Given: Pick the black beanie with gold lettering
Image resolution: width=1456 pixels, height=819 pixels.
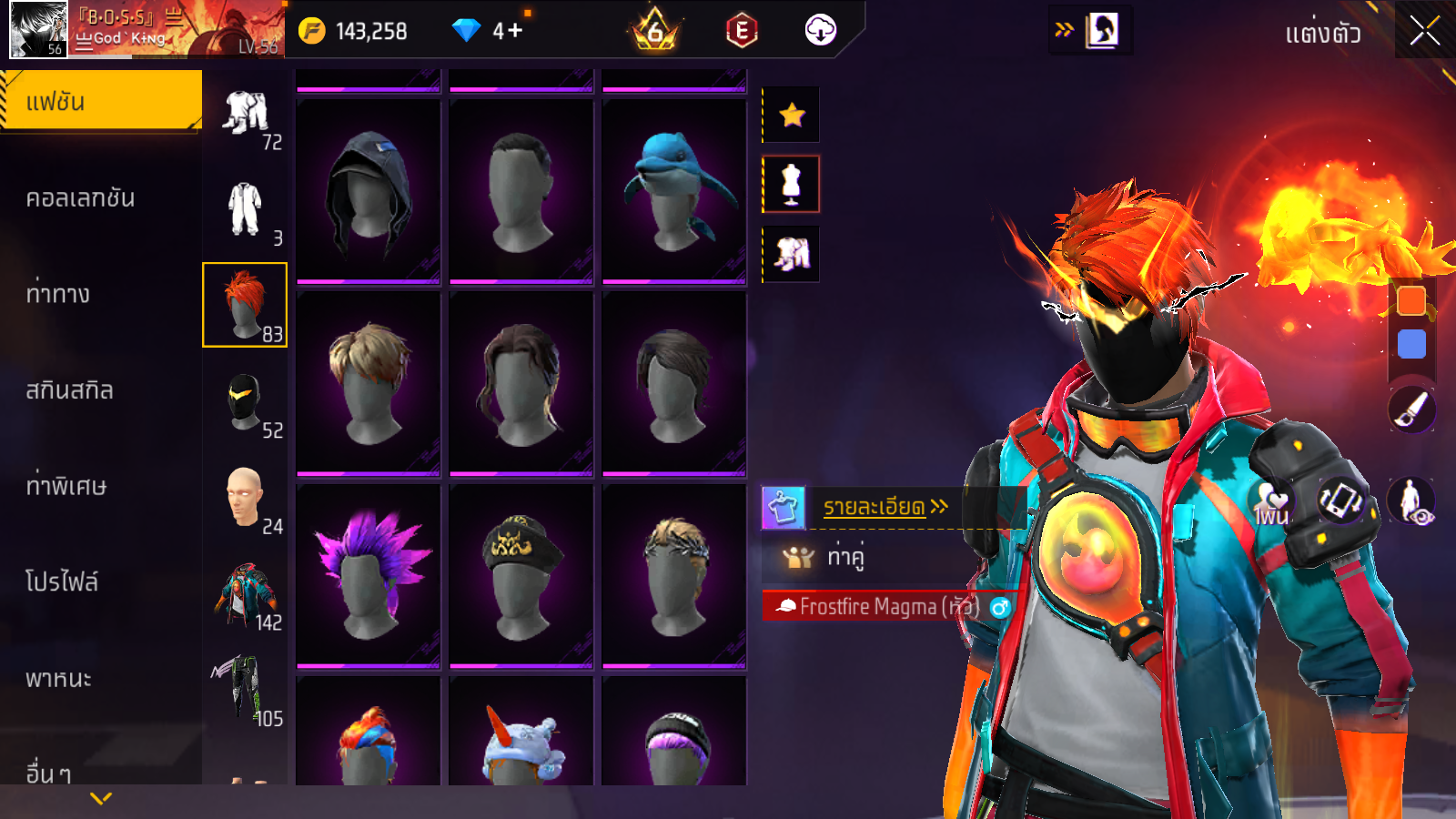Looking at the screenshot, I should coord(521,574).
